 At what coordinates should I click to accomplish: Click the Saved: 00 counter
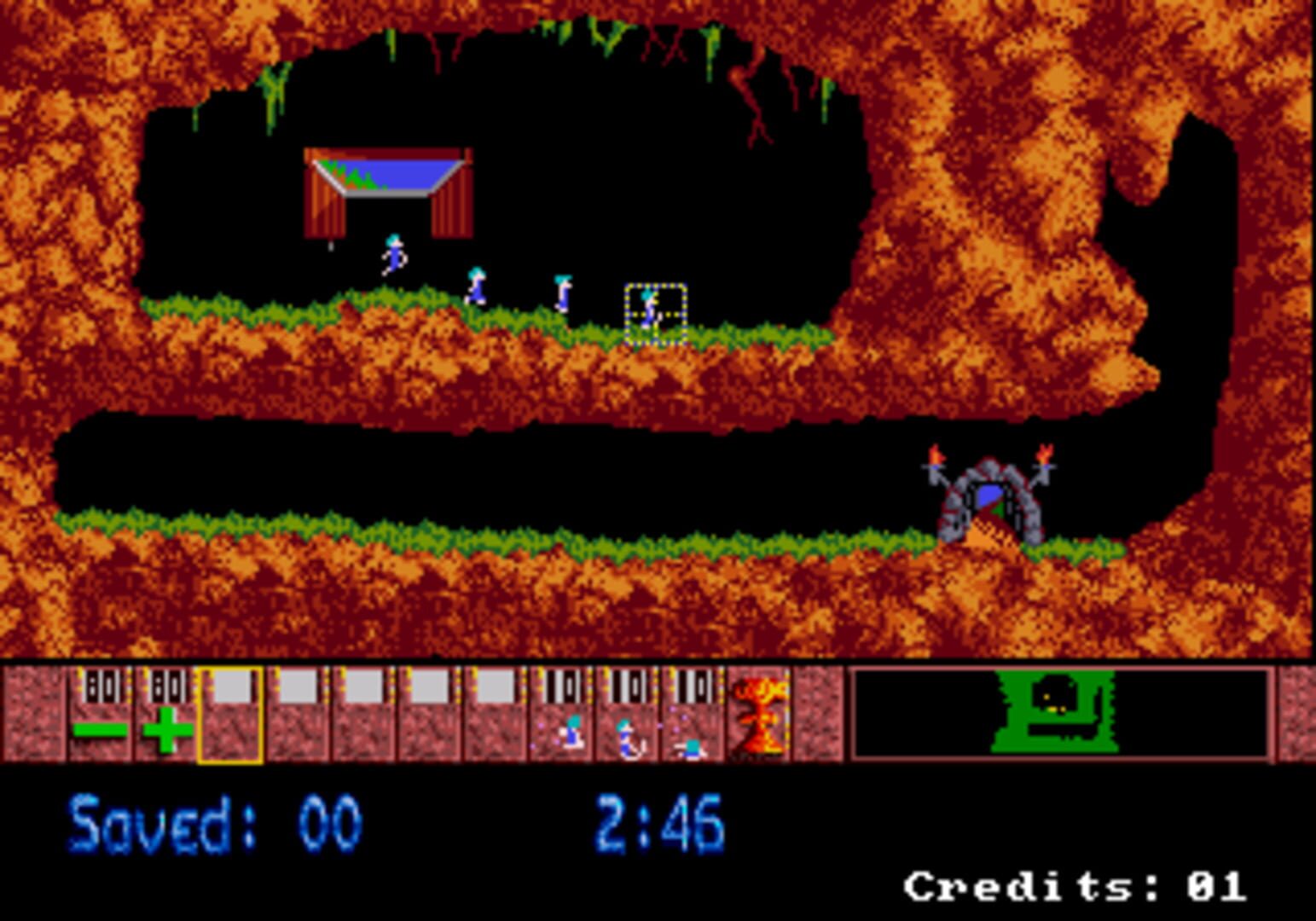tap(213, 820)
